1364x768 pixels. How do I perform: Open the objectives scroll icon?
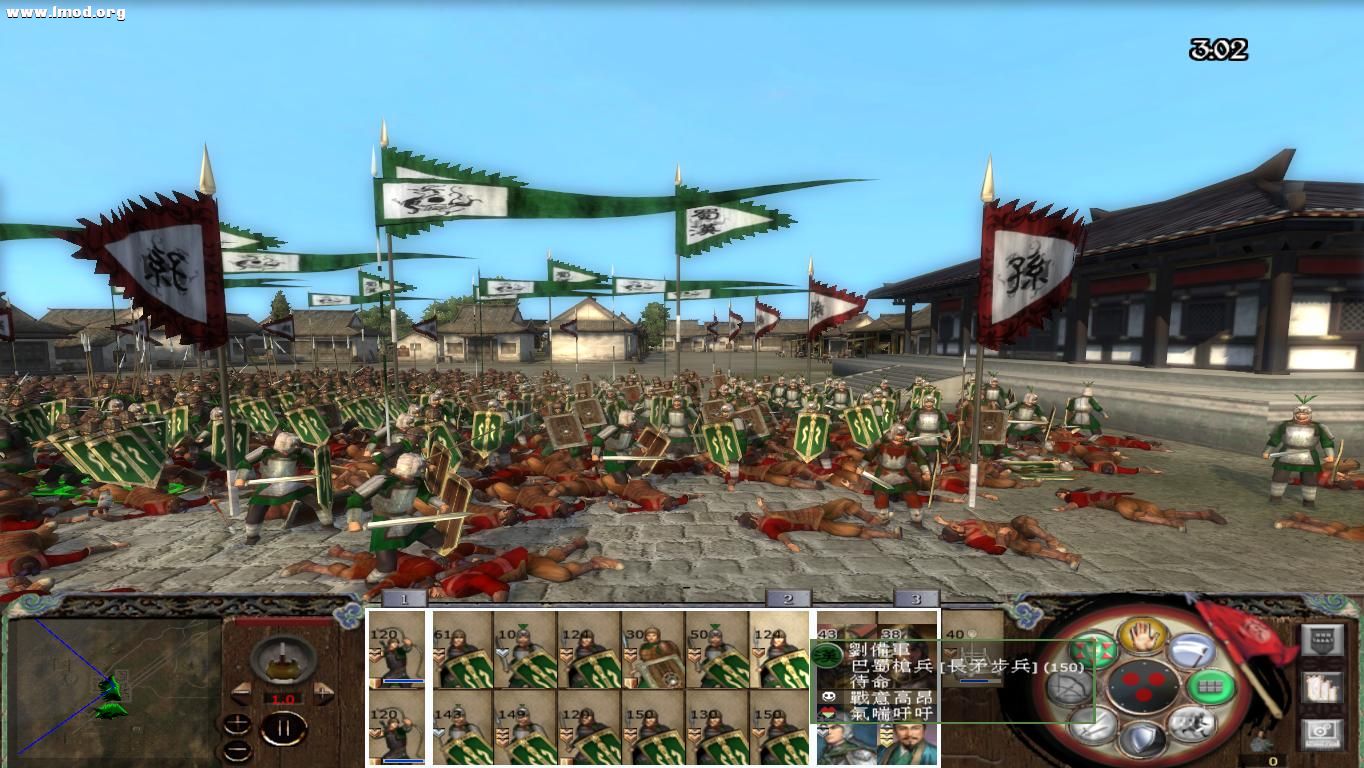click(1323, 688)
